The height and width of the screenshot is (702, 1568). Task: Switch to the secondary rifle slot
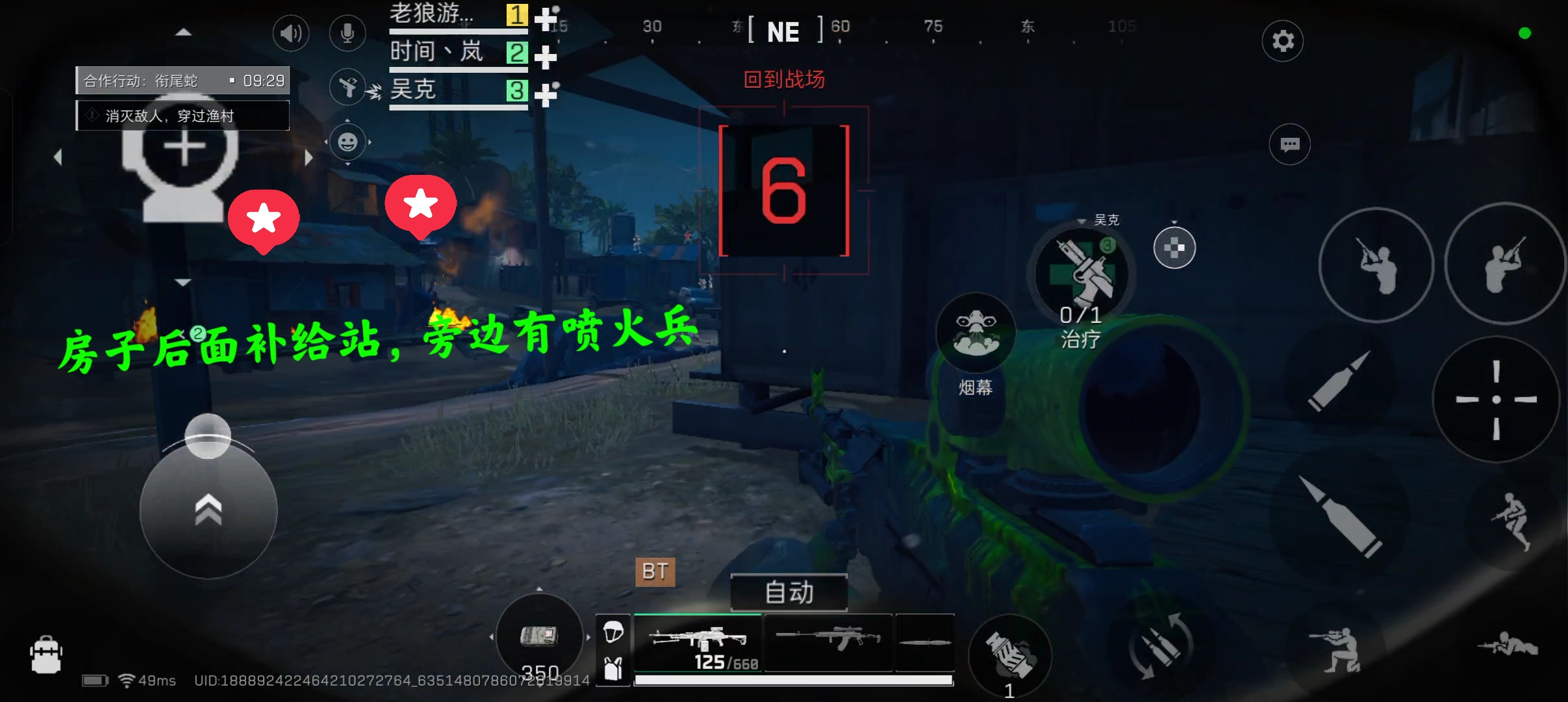828,640
